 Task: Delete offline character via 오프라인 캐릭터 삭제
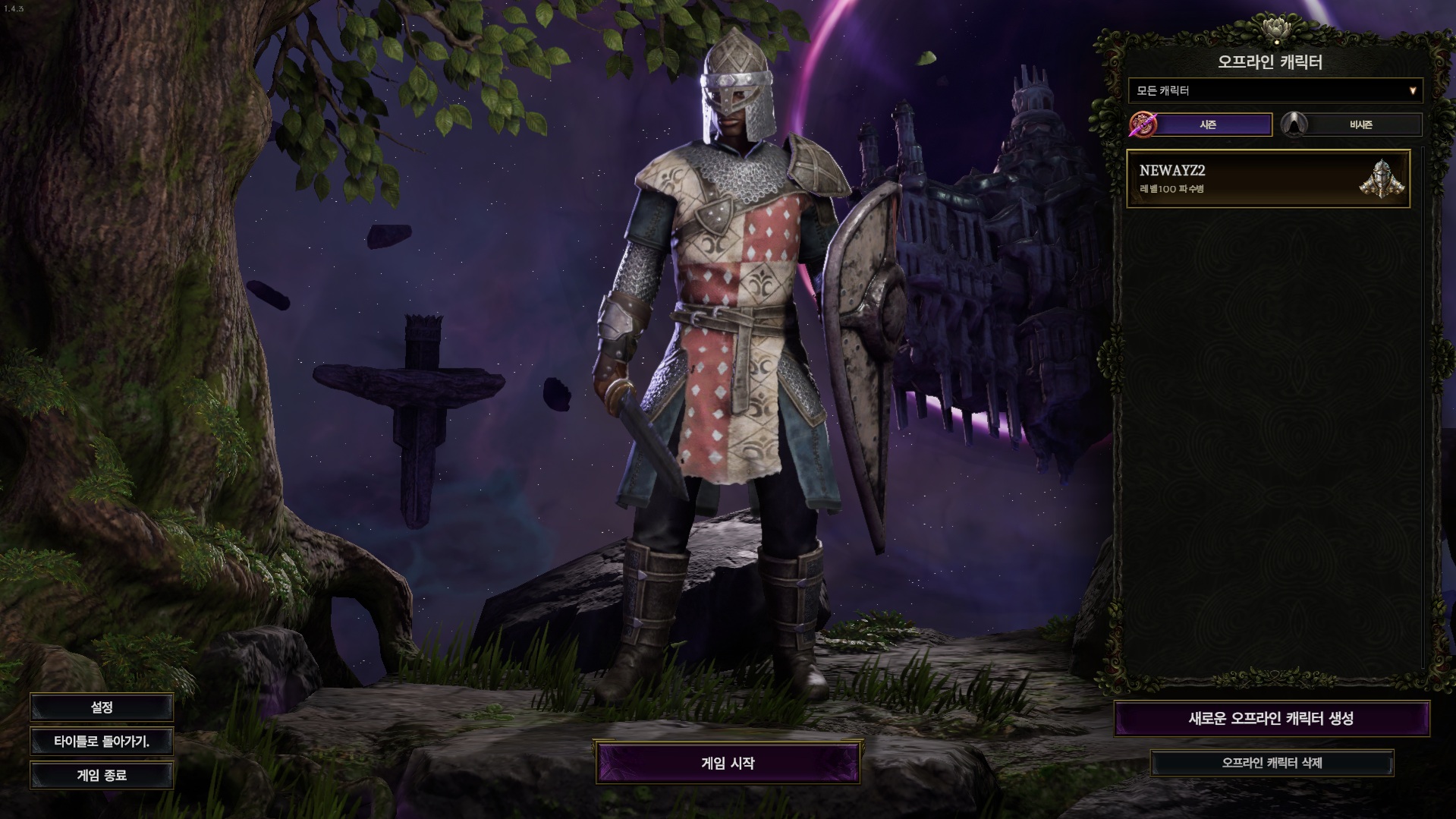[1272, 763]
